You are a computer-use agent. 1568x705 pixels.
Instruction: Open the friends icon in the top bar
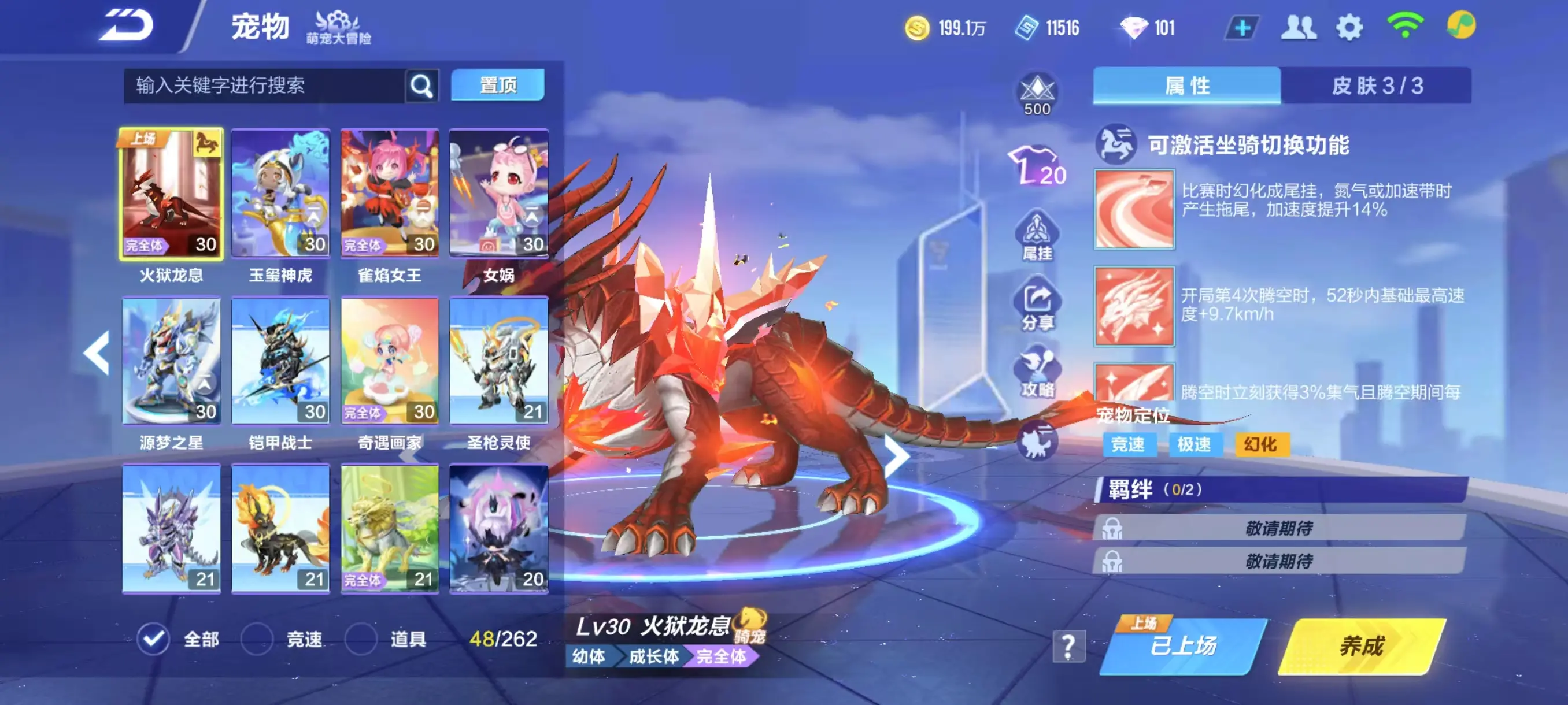(1300, 25)
